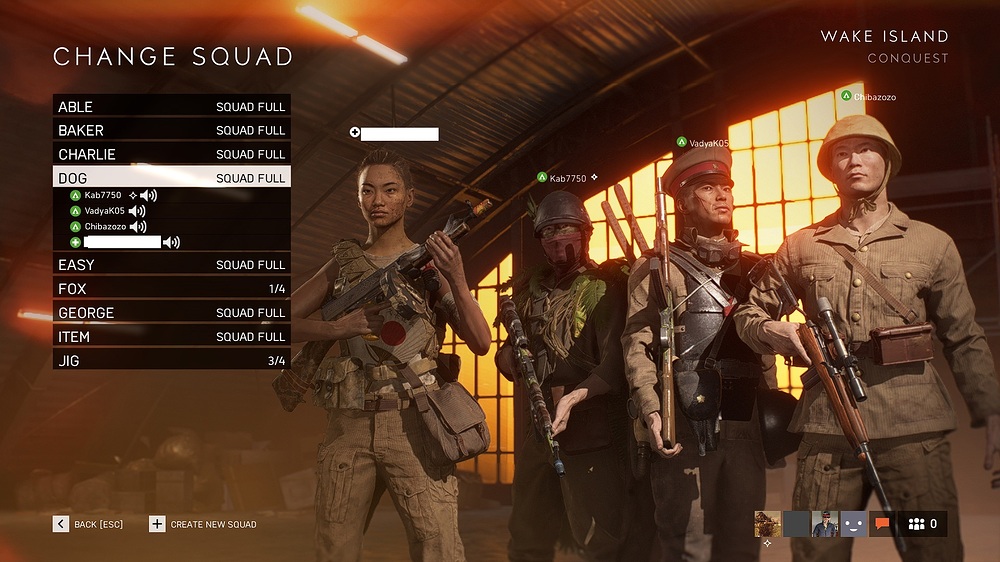
Task: Select the ABLE squad row
Action: (171, 106)
